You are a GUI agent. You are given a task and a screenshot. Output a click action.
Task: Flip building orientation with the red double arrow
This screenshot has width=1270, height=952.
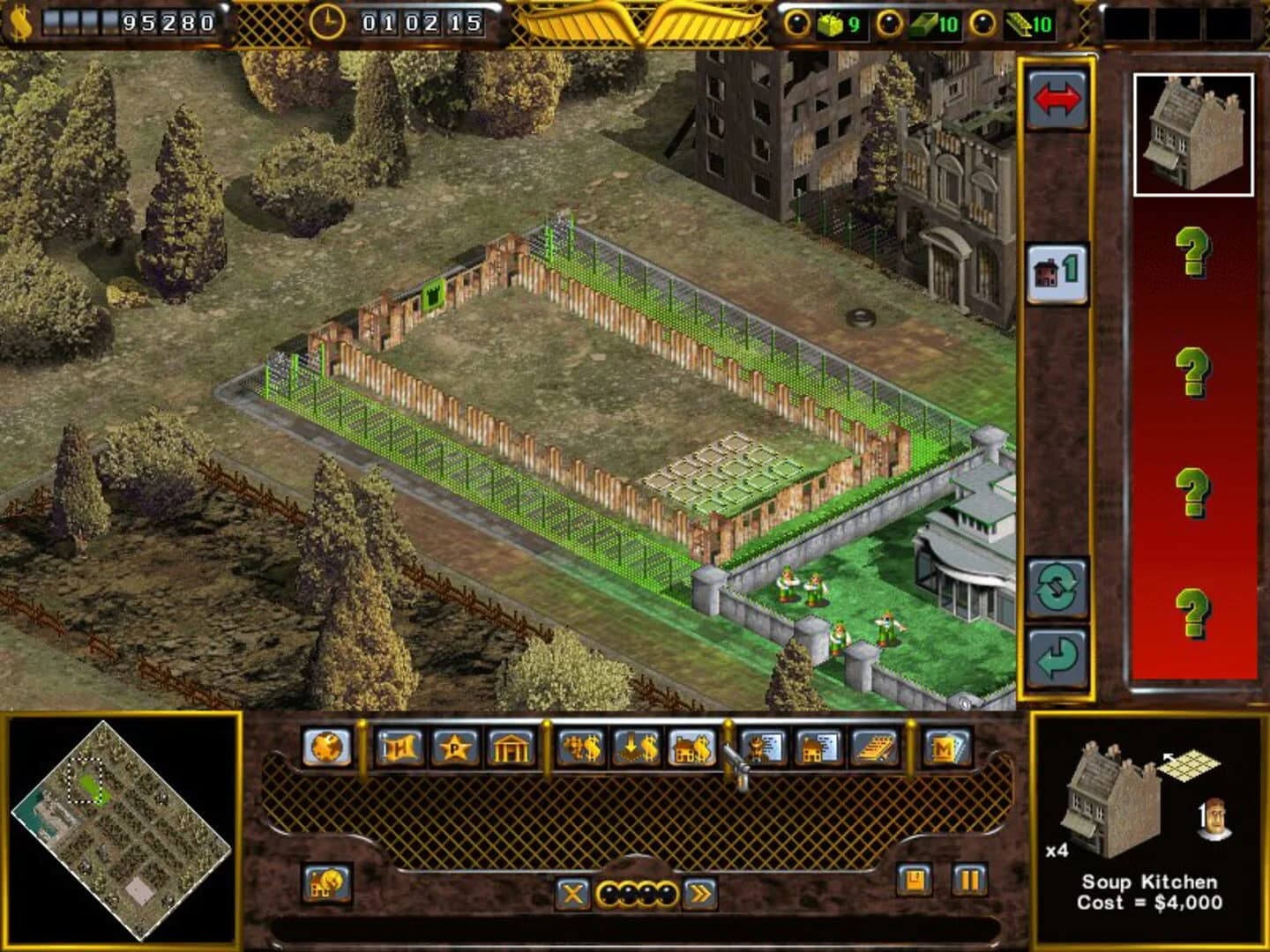1056,99
